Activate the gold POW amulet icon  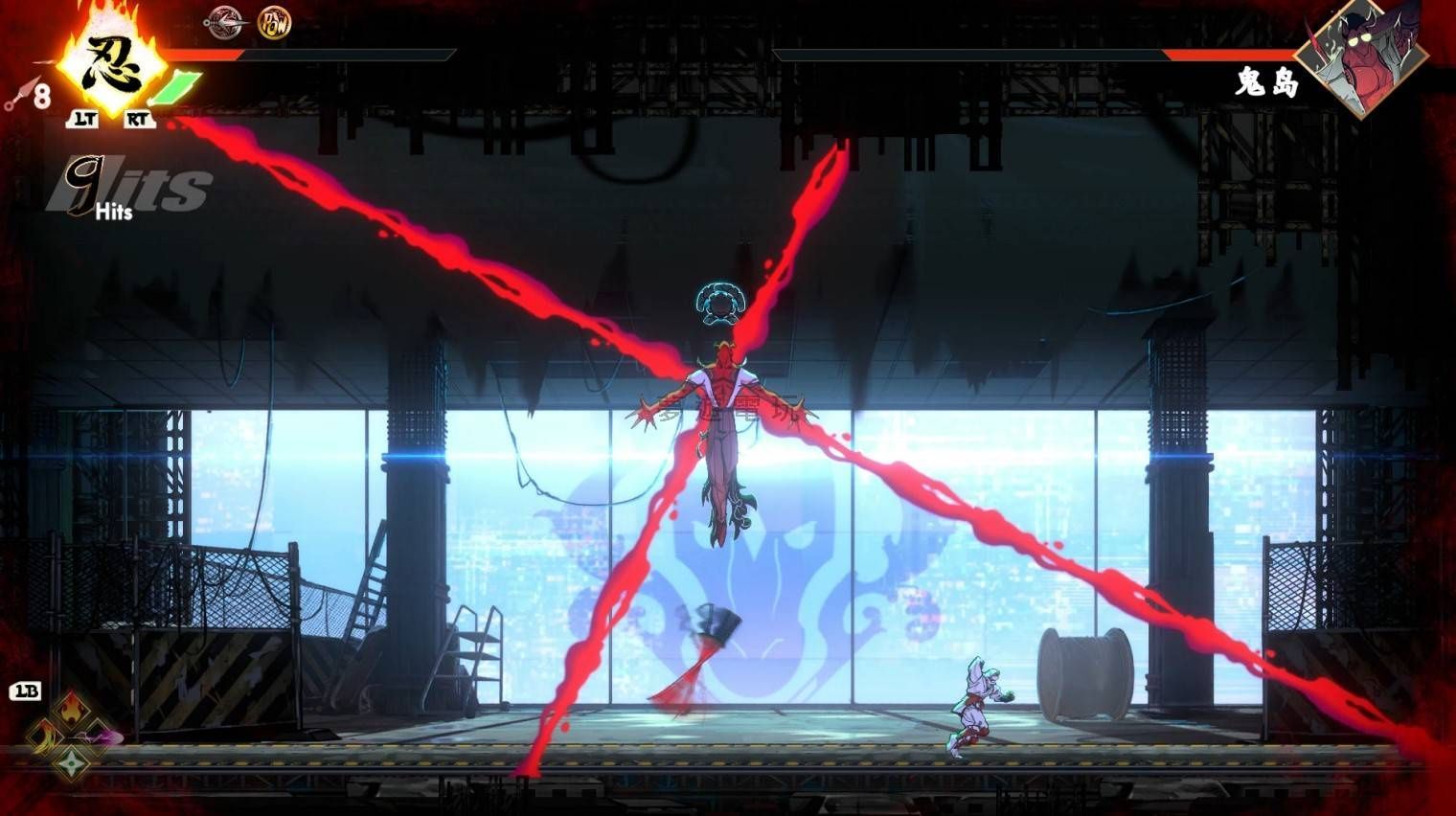click(x=274, y=22)
